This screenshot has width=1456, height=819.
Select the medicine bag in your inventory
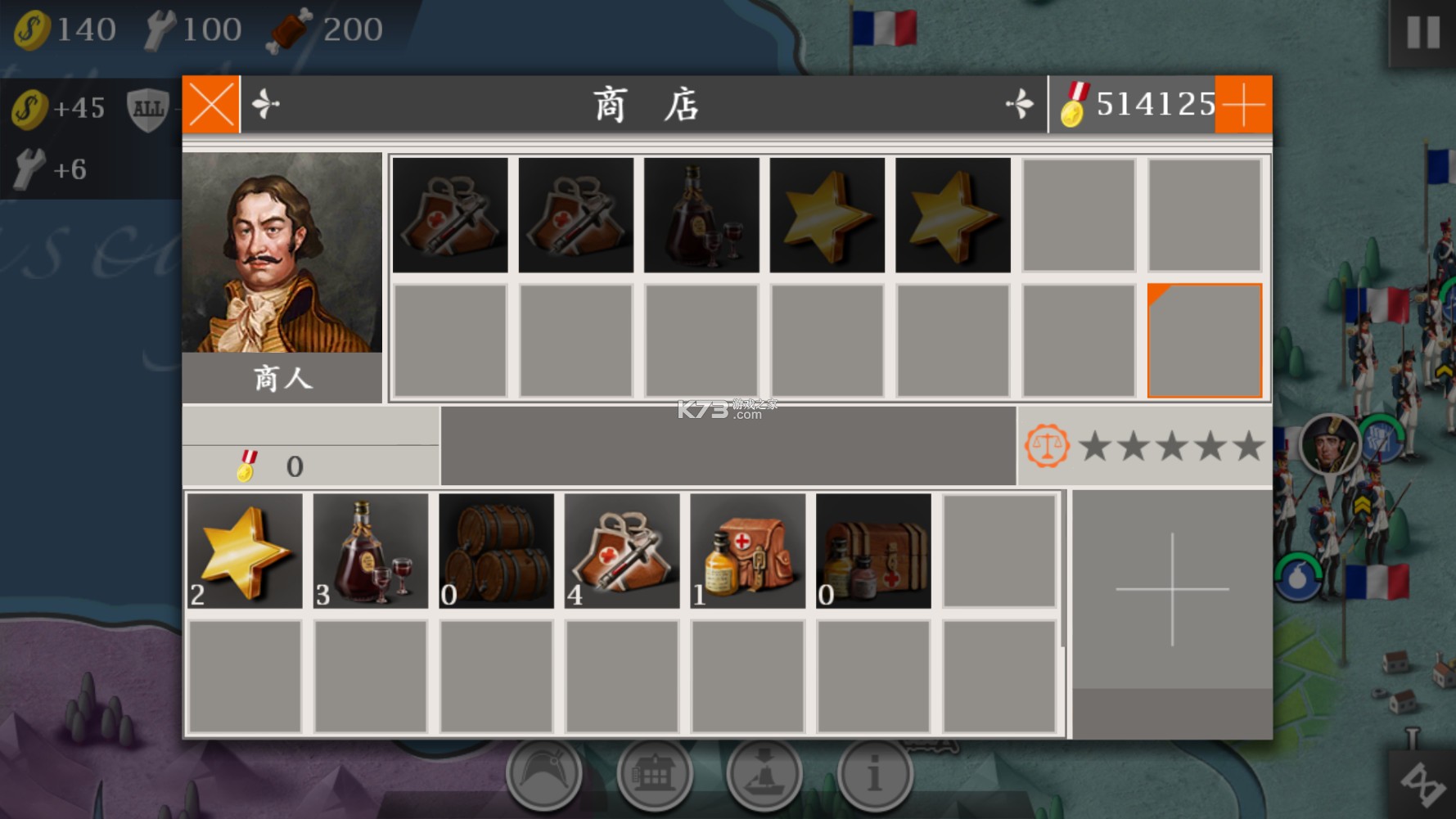[746, 550]
